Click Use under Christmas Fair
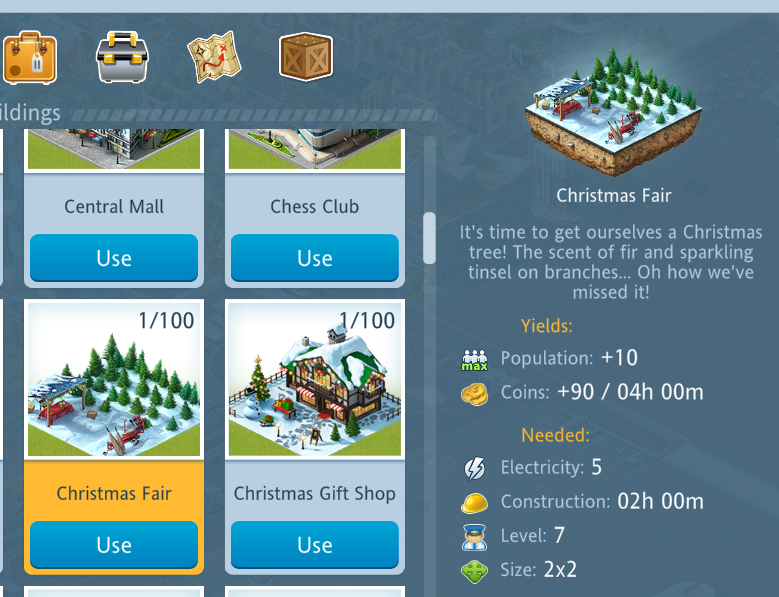779x597 pixels. 114,545
